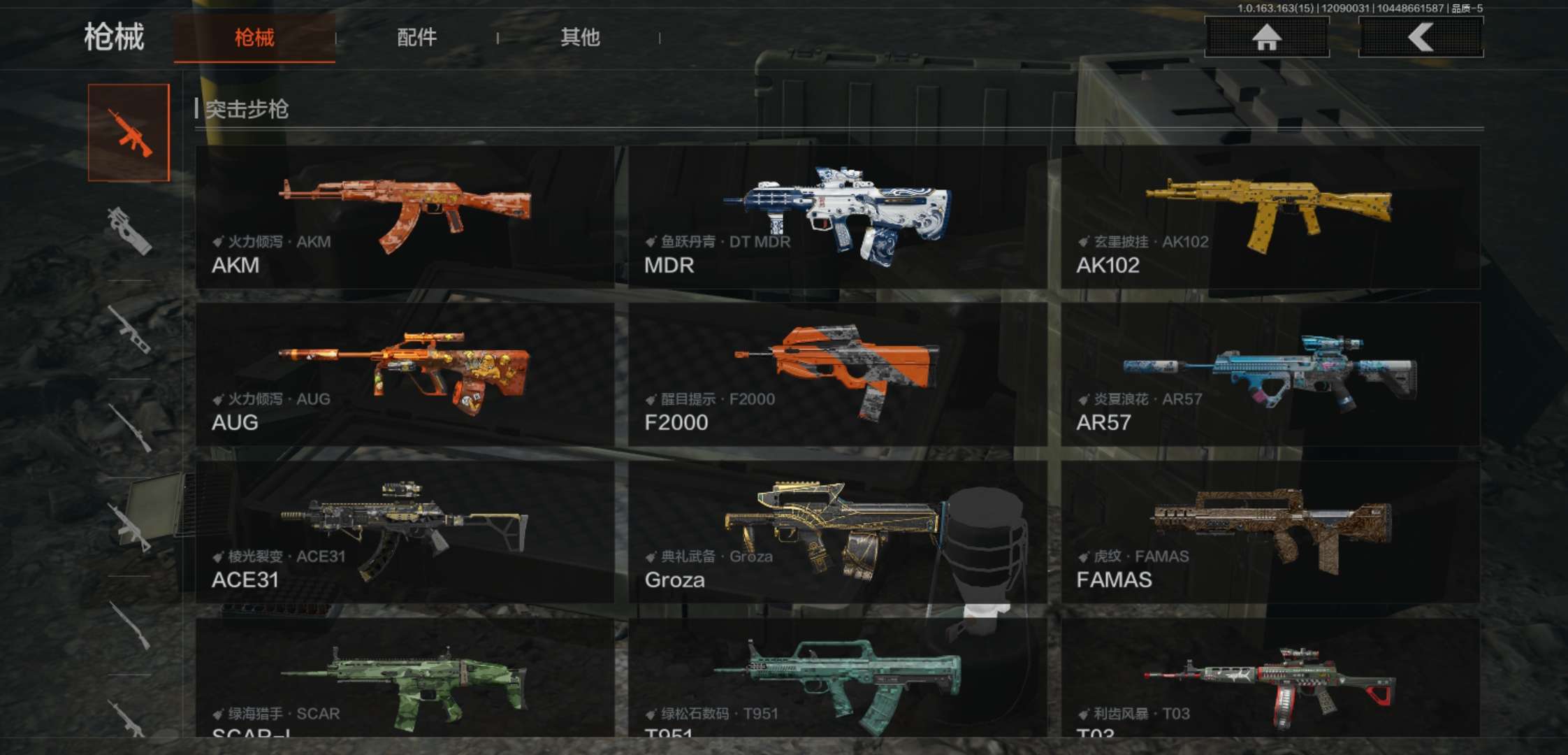The image size is (1568, 755).
Task: Switch to the 枪械 tab
Action: click(254, 38)
